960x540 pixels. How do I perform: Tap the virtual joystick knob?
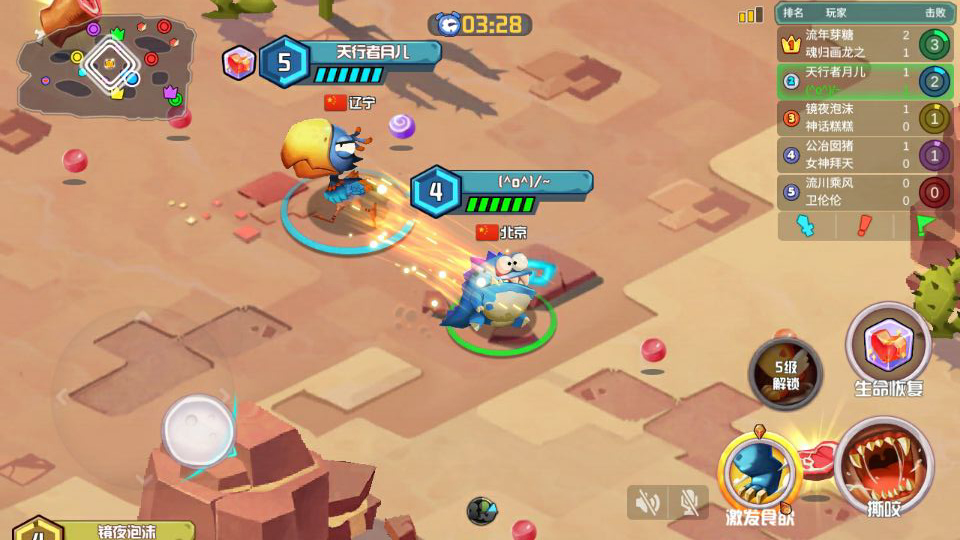point(198,430)
